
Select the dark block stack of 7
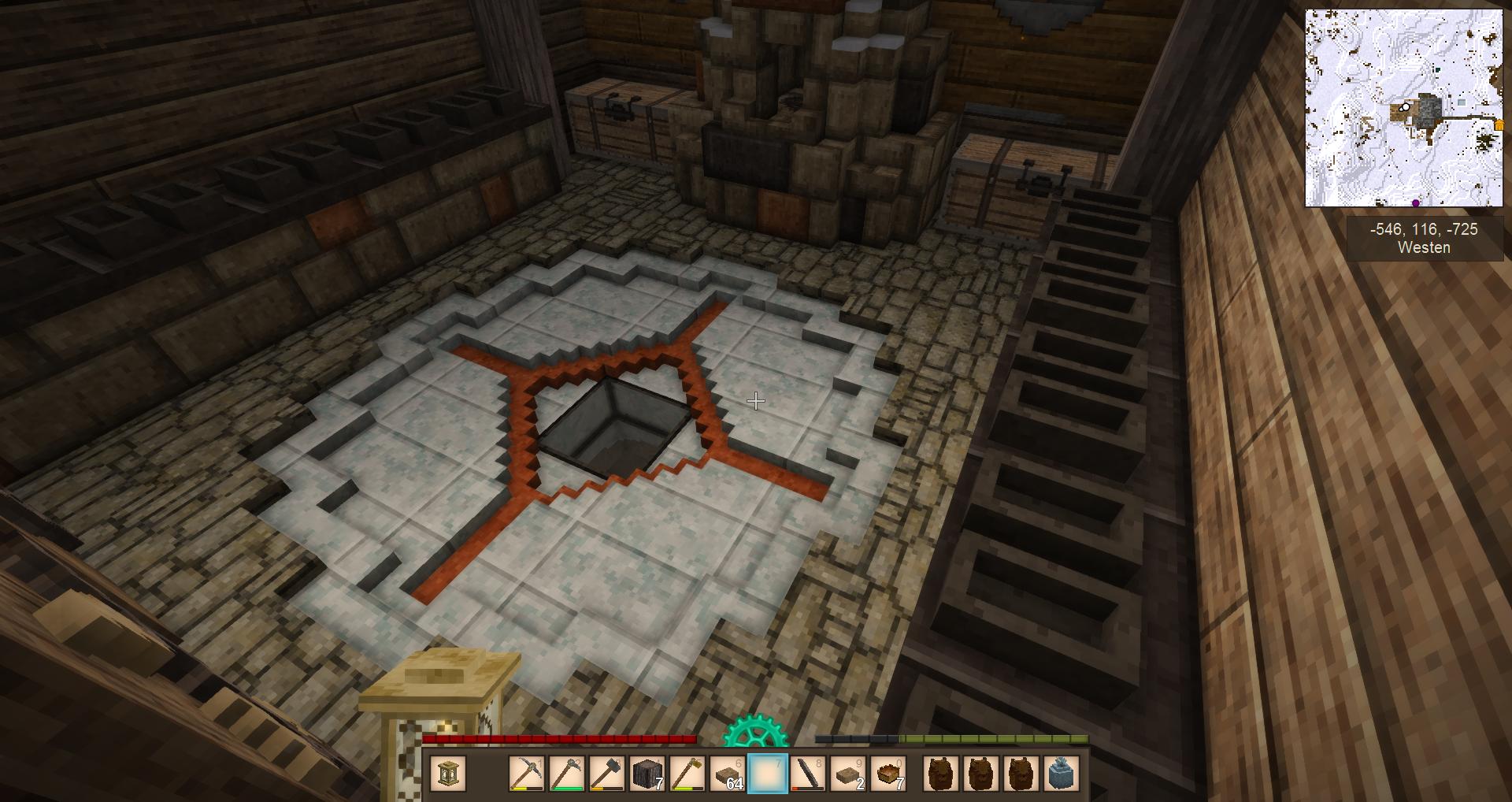coord(649,774)
